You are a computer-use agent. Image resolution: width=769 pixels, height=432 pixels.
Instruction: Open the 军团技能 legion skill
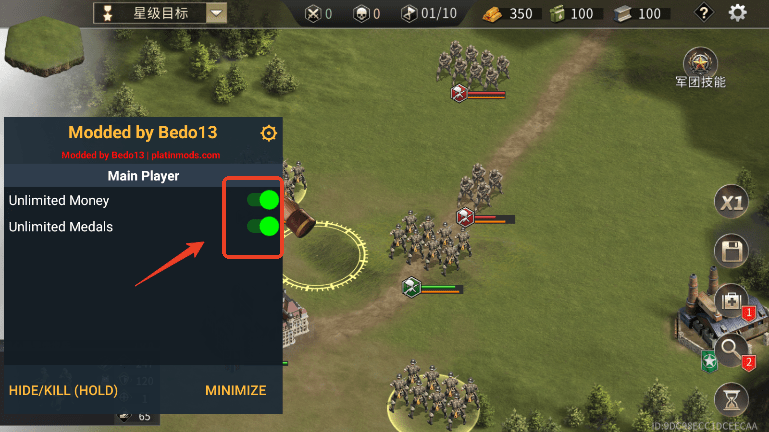[x=700, y=62]
